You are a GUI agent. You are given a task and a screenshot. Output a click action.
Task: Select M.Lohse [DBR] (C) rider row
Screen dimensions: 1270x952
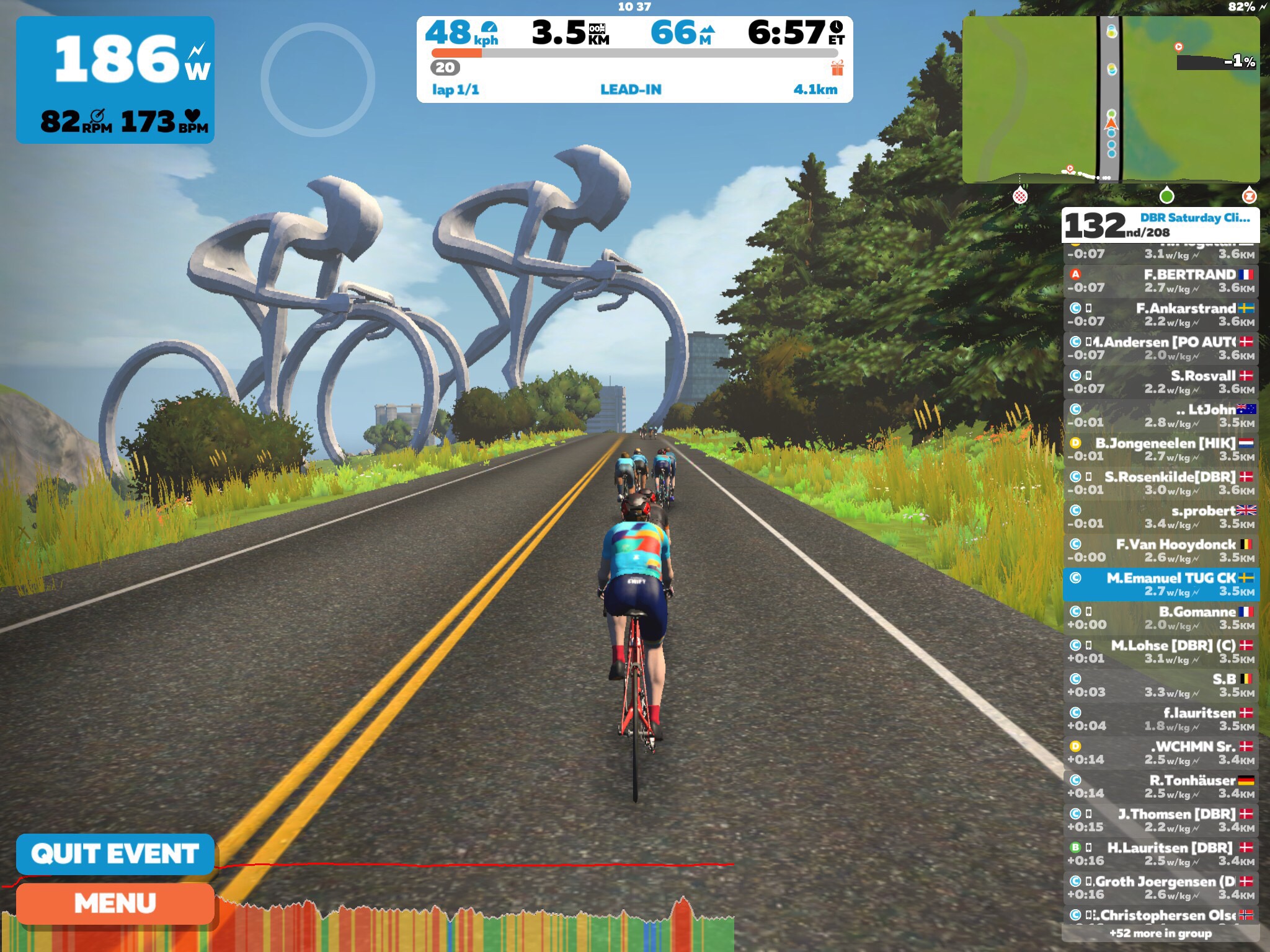click(1161, 651)
